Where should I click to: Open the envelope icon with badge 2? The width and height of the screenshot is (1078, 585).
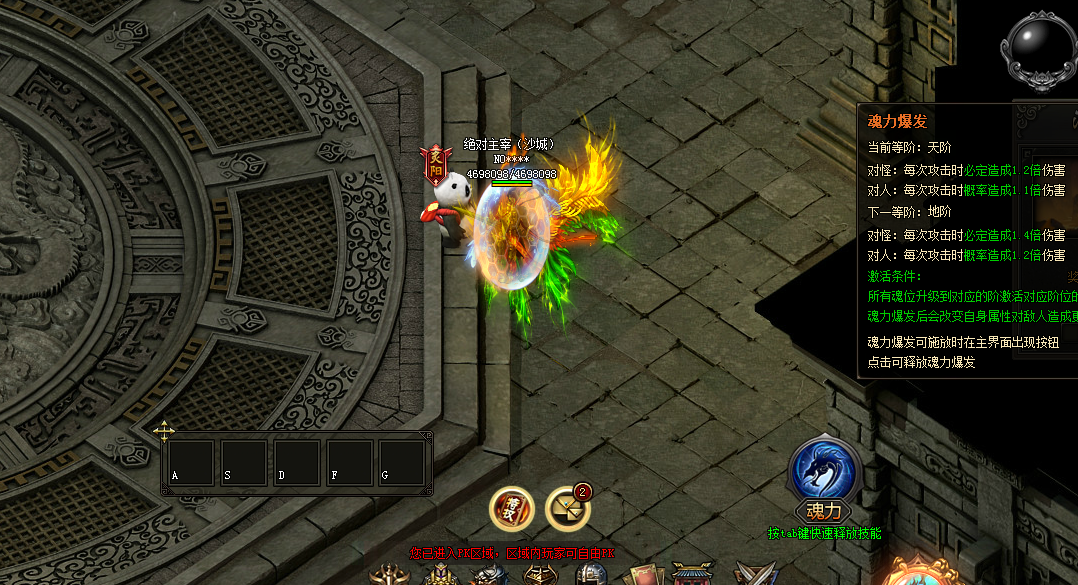567,509
